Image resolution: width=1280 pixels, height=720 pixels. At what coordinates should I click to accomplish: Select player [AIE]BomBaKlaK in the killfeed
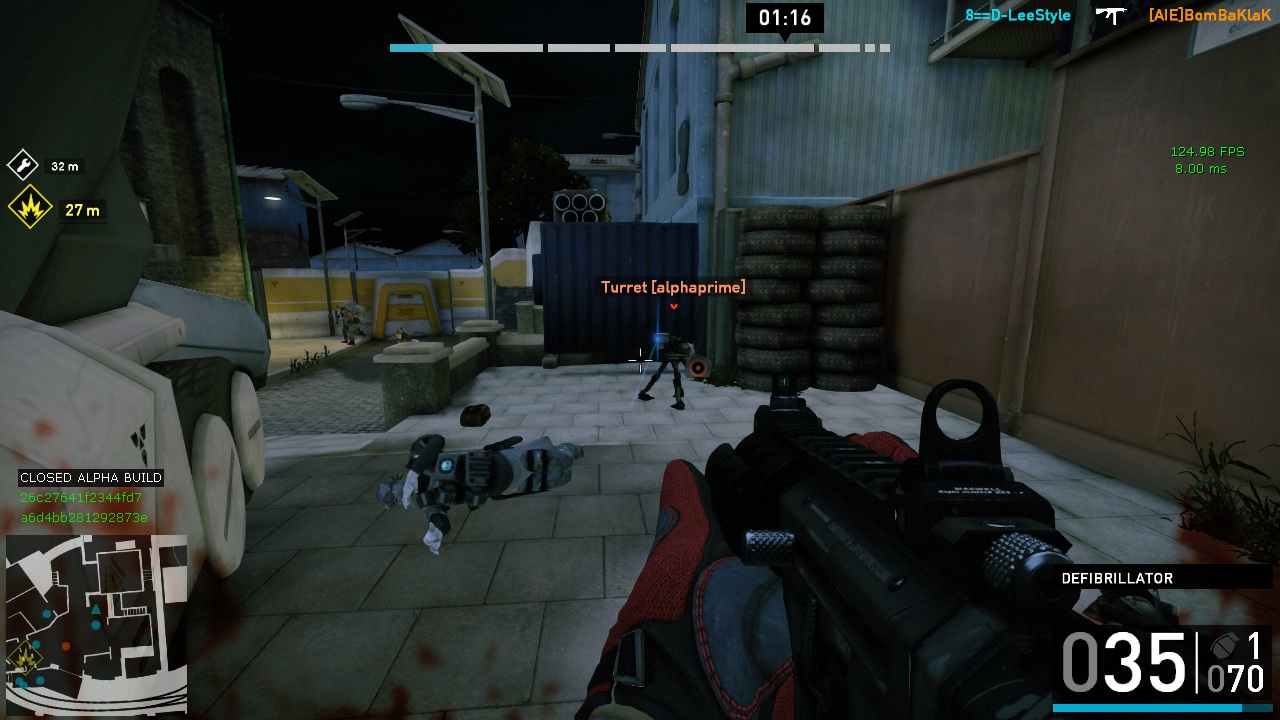pos(1209,15)
